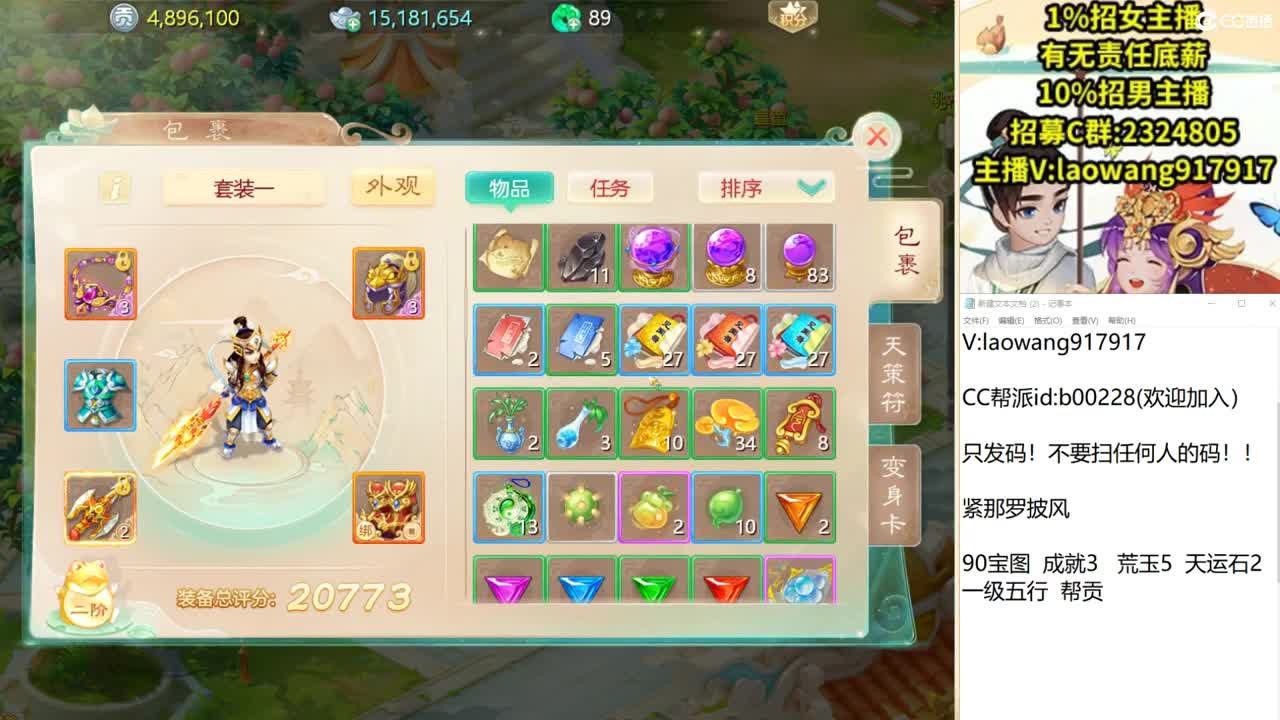
Task: Click the 套装一 equipment set button
Action: 243,189
